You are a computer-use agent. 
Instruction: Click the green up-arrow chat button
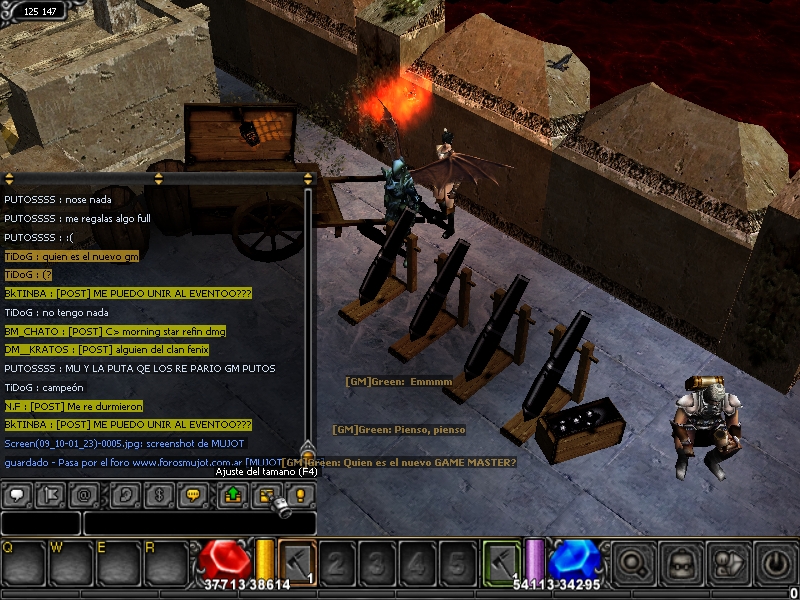234,495
